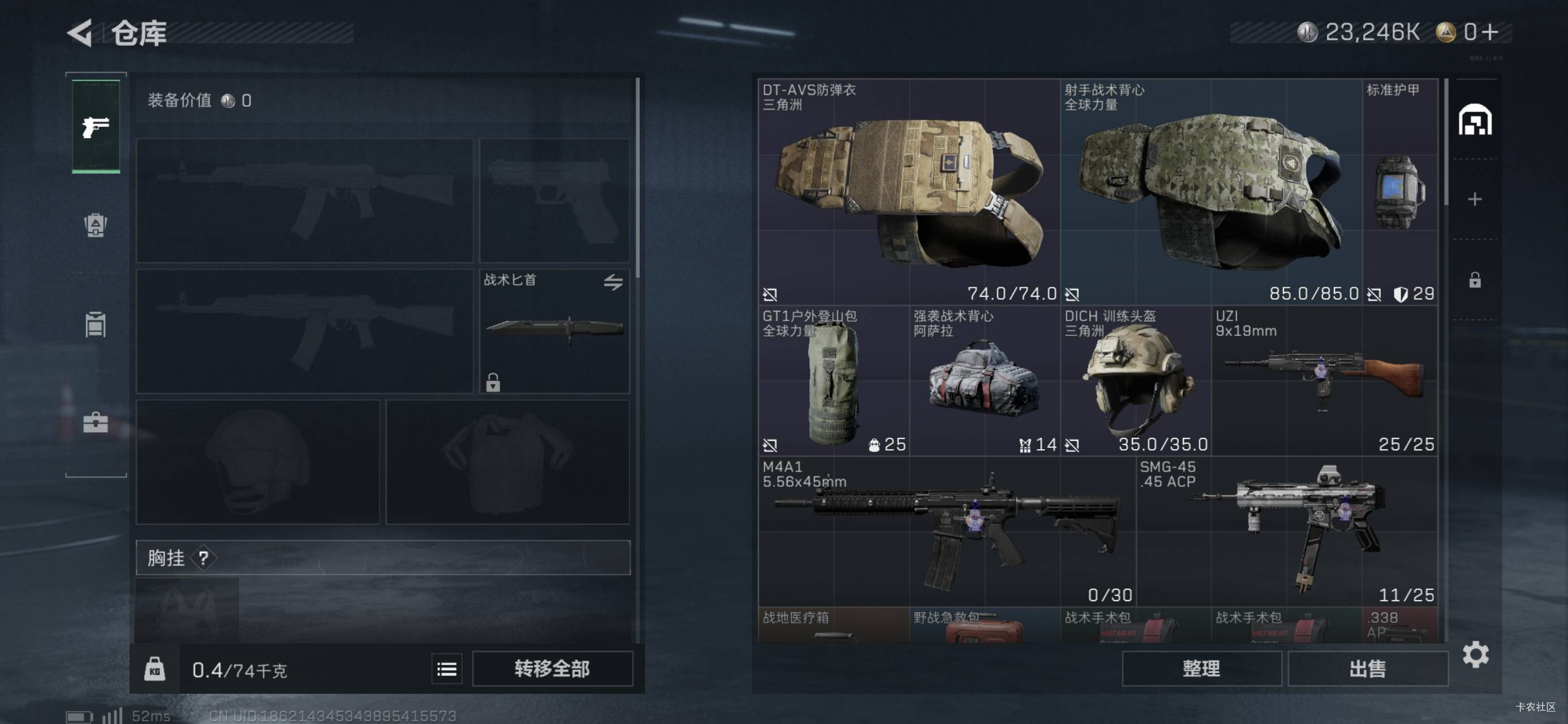Open the medical kit briefcase tab
1568x724 pixels.
(x=96, y=422)
